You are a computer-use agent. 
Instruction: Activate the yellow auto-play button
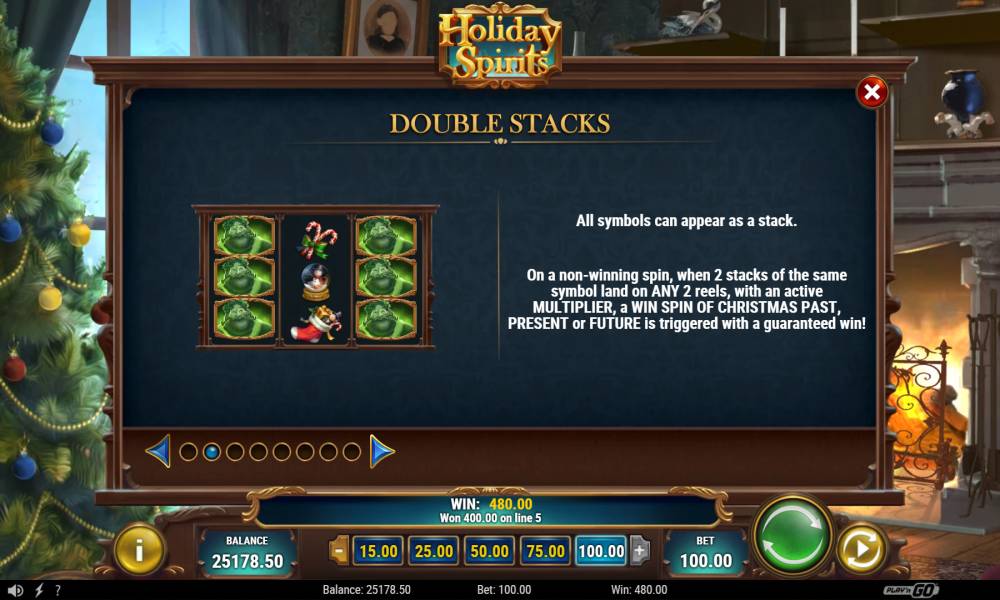tap(861, 548)
